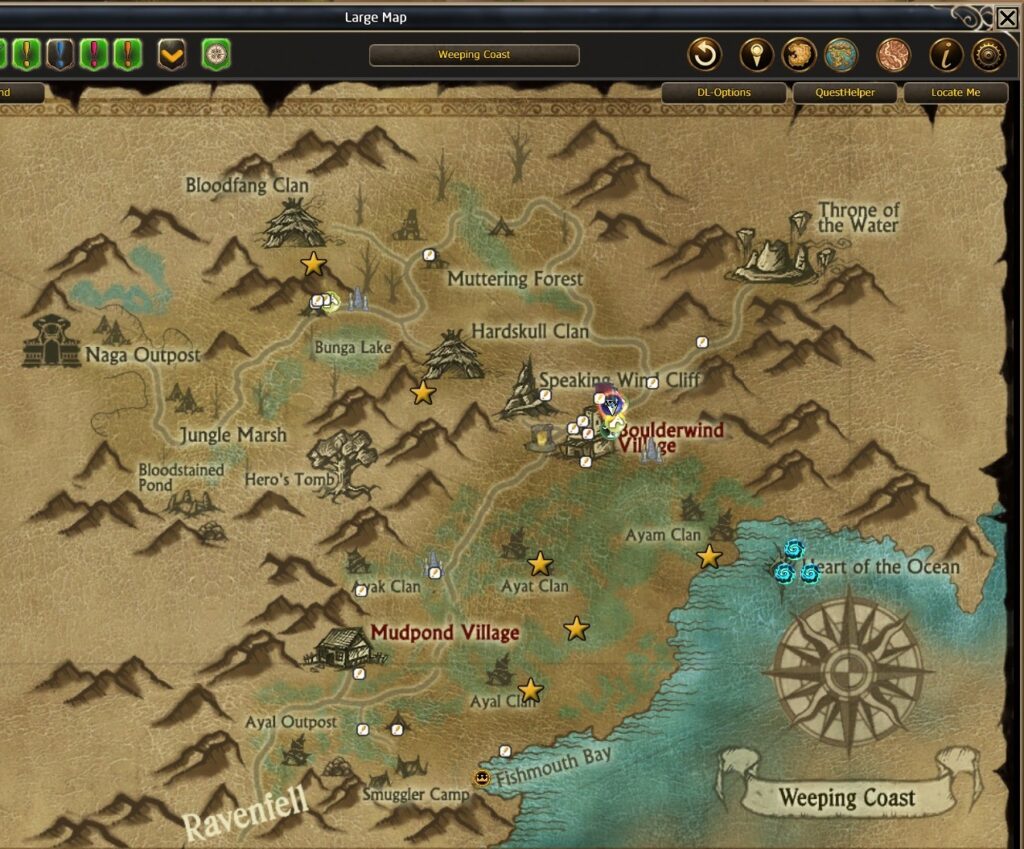The height and width of the screenshot is (849, 1024).
Task: Toggle the pink exclamation quest filter
Action: (x=93, y=54)
